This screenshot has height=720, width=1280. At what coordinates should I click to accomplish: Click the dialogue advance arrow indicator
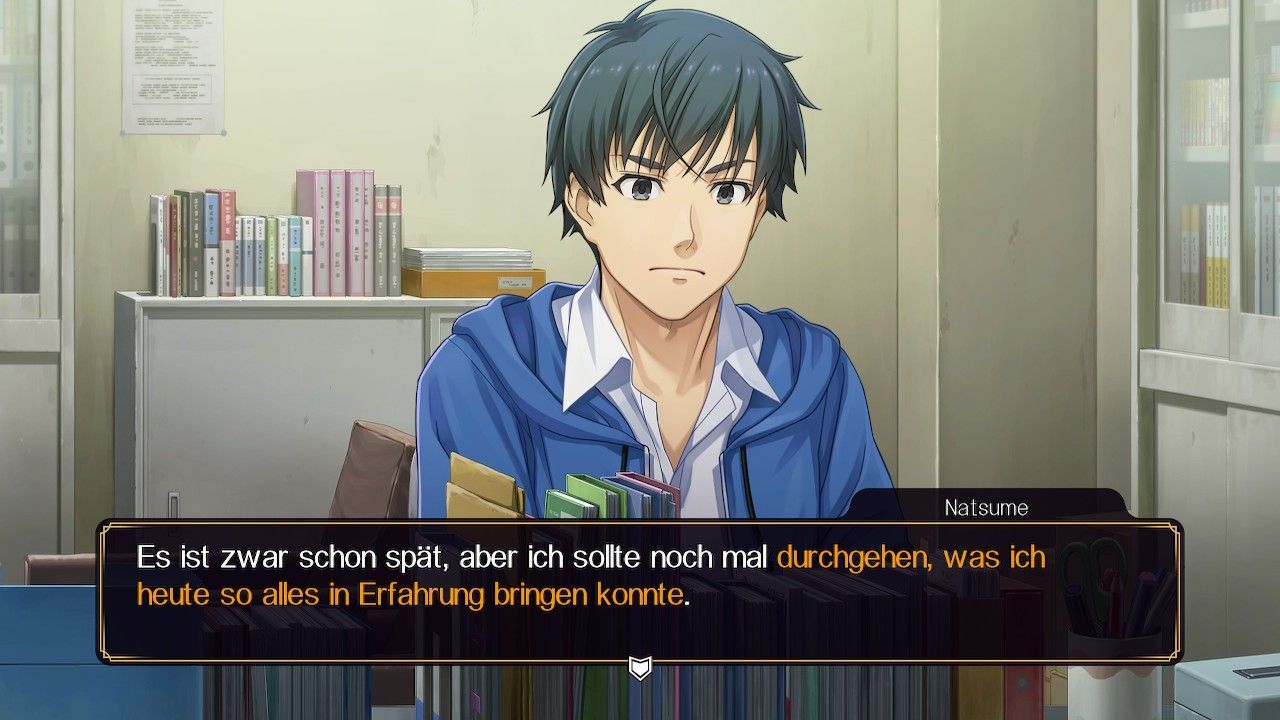(x=640, y=667)
